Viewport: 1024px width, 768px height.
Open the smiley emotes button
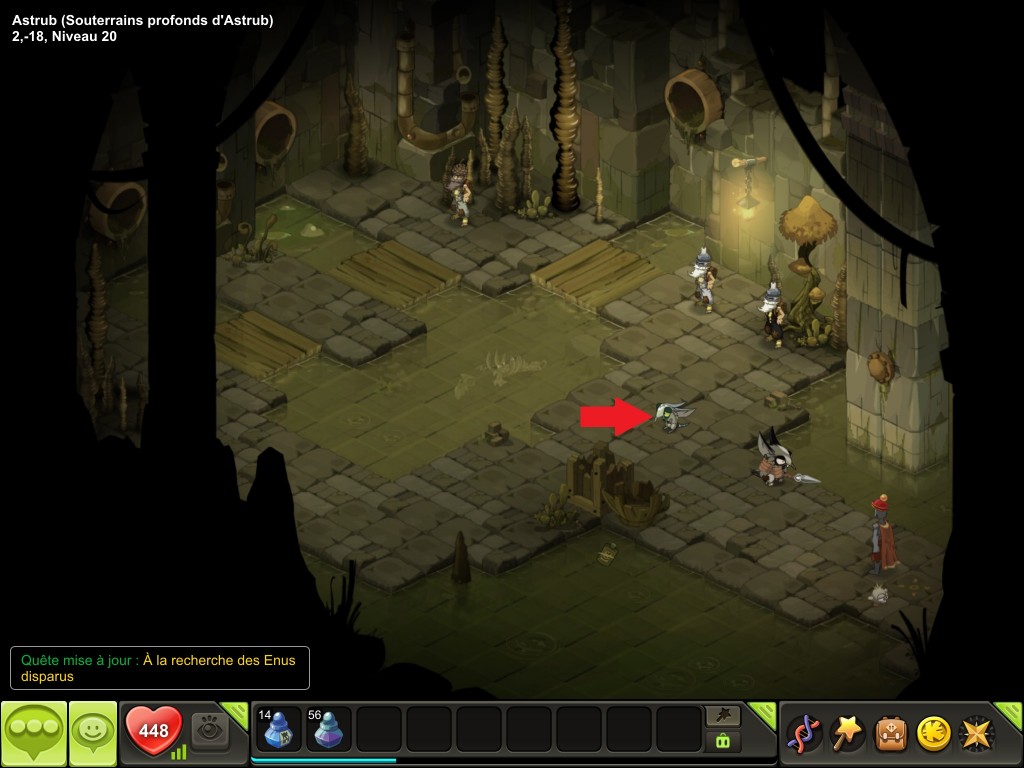coord(92,733)
